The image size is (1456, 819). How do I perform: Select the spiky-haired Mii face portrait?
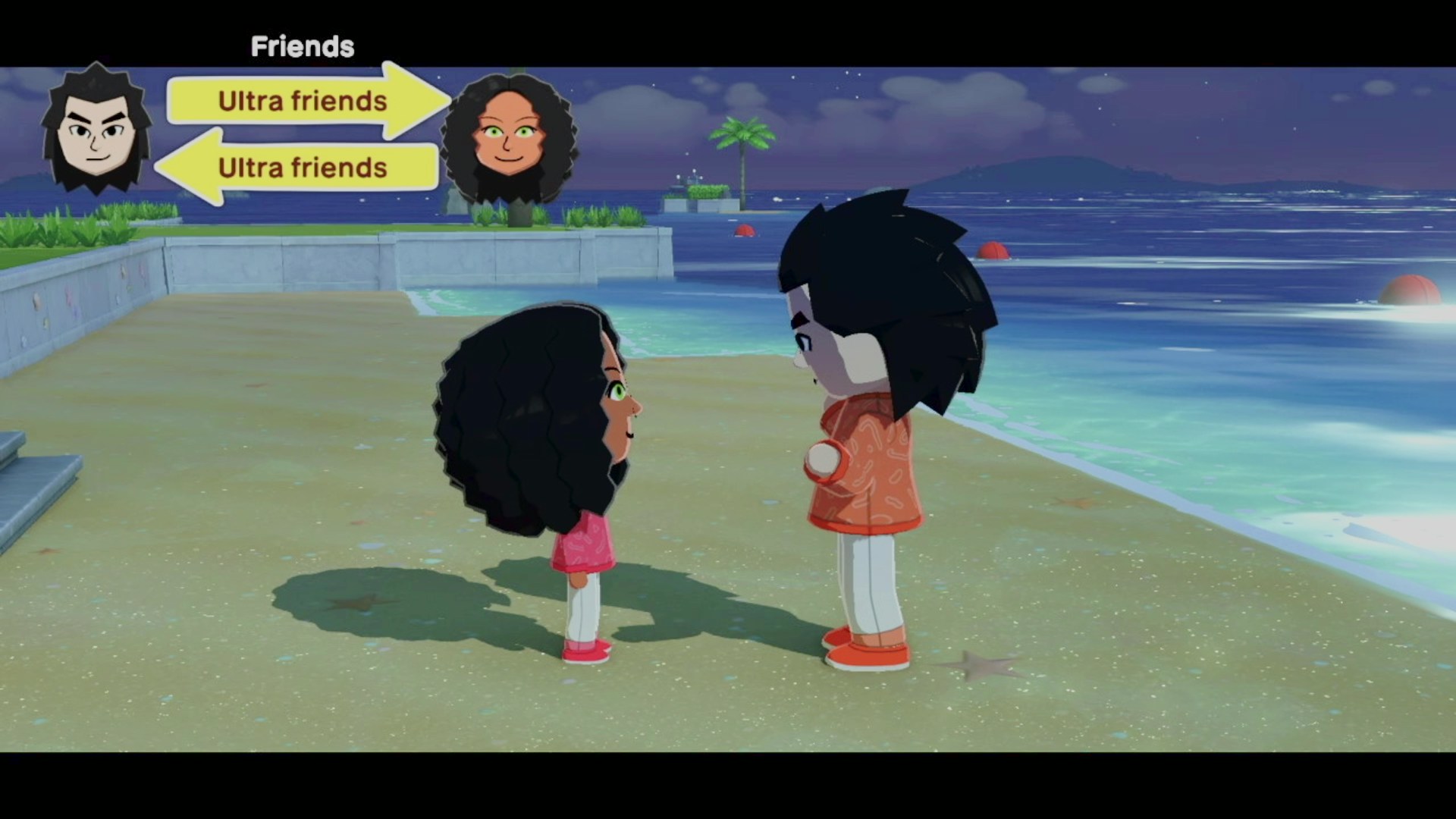96,130
